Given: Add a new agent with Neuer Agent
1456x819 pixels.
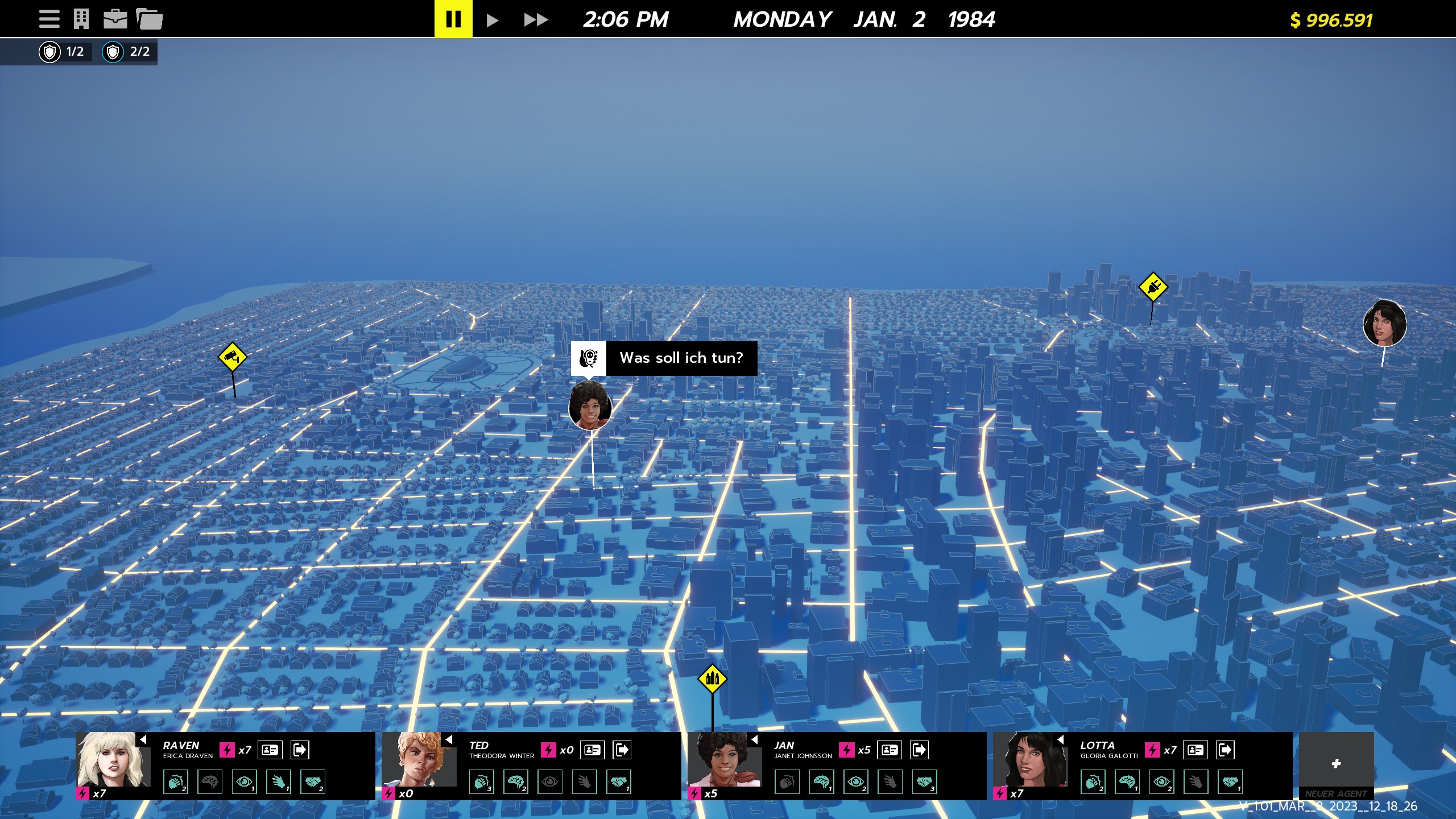Looking at the screenshot, I should (x=1336, y=764).
